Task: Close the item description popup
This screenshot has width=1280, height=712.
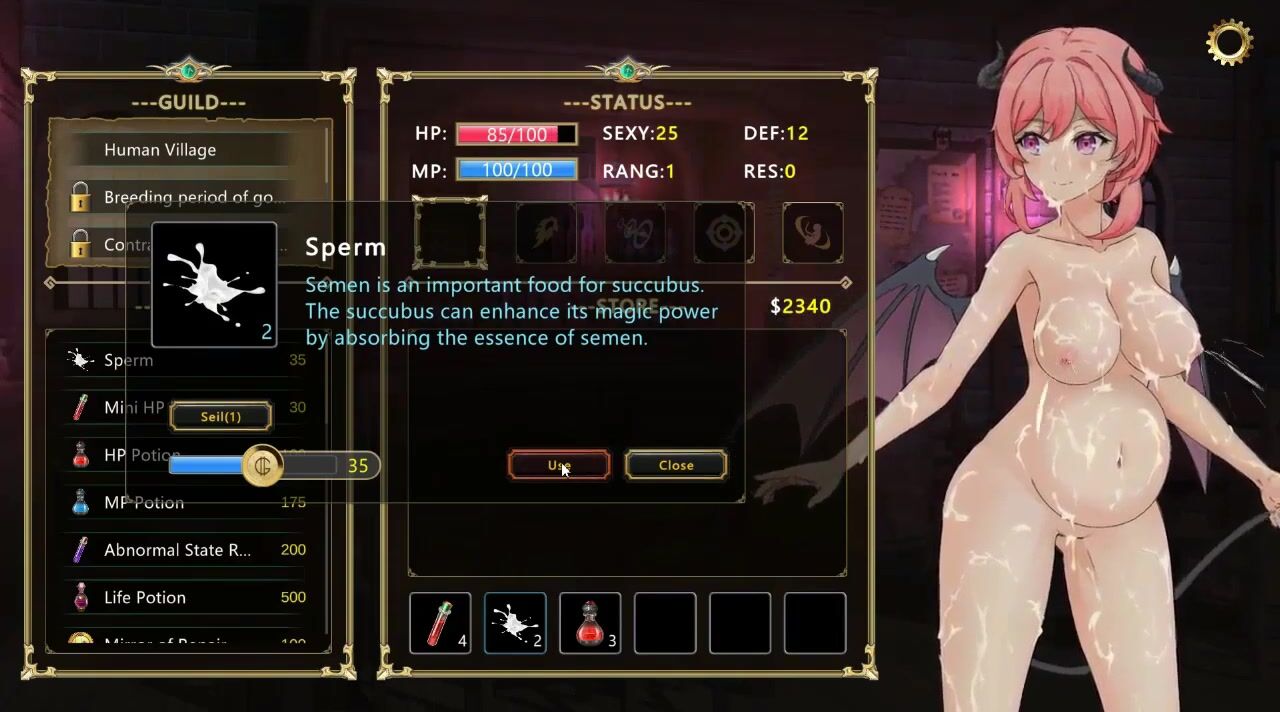Action: (x=676, y=465)
